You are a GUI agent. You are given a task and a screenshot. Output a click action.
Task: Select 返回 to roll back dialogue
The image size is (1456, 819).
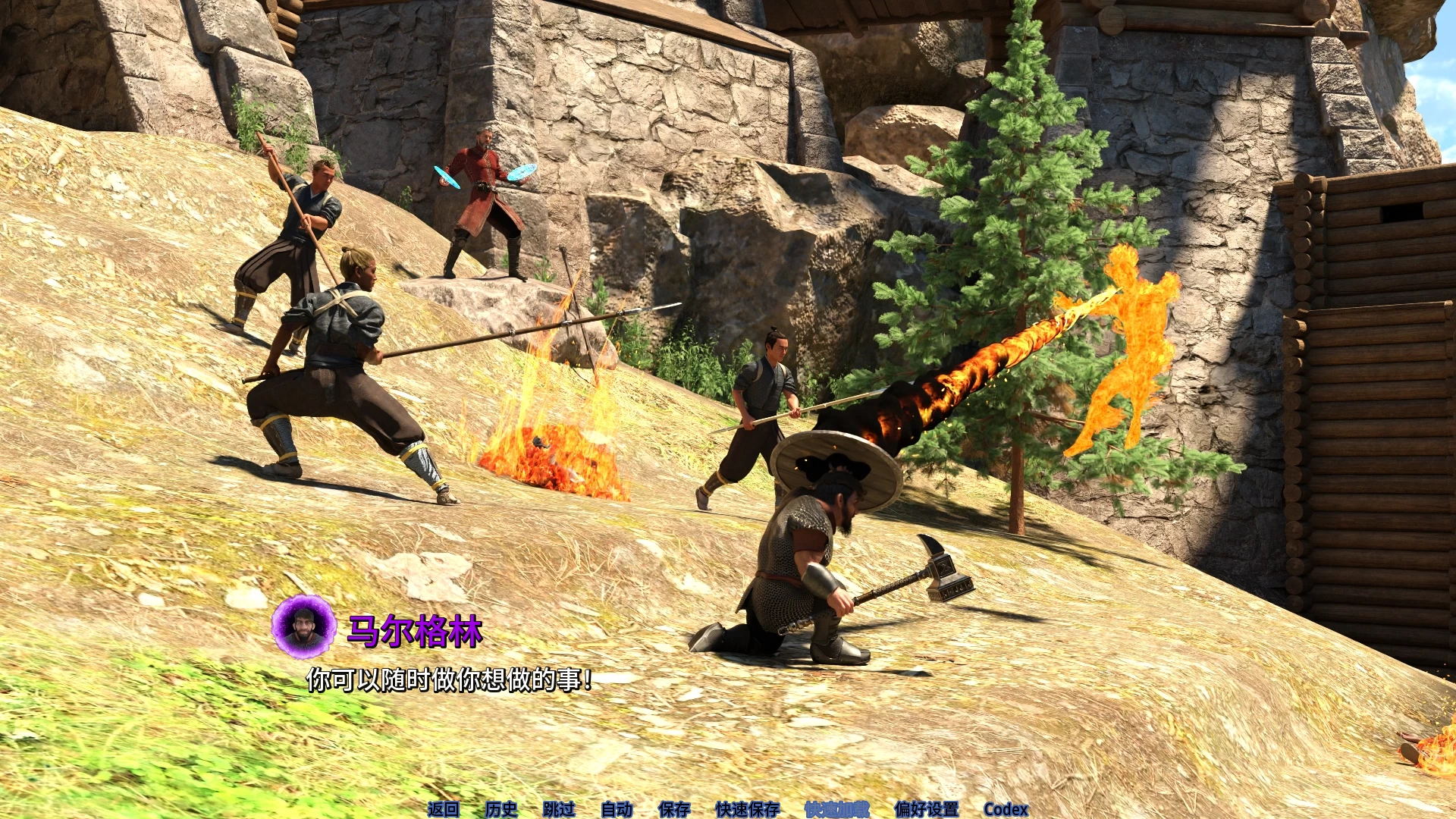pos(444,809)
